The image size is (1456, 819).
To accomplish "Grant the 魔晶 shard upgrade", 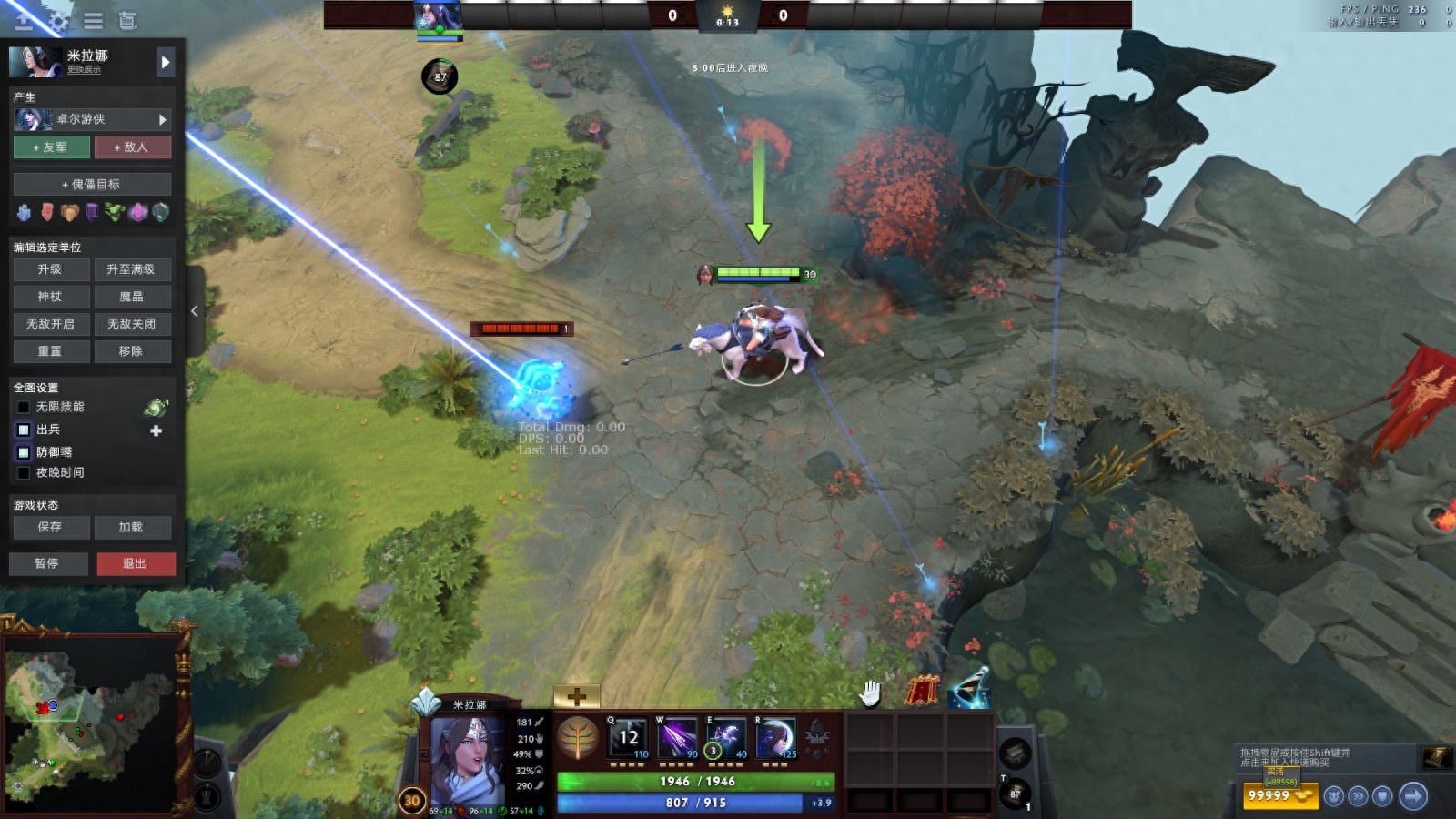I will 132,297.
